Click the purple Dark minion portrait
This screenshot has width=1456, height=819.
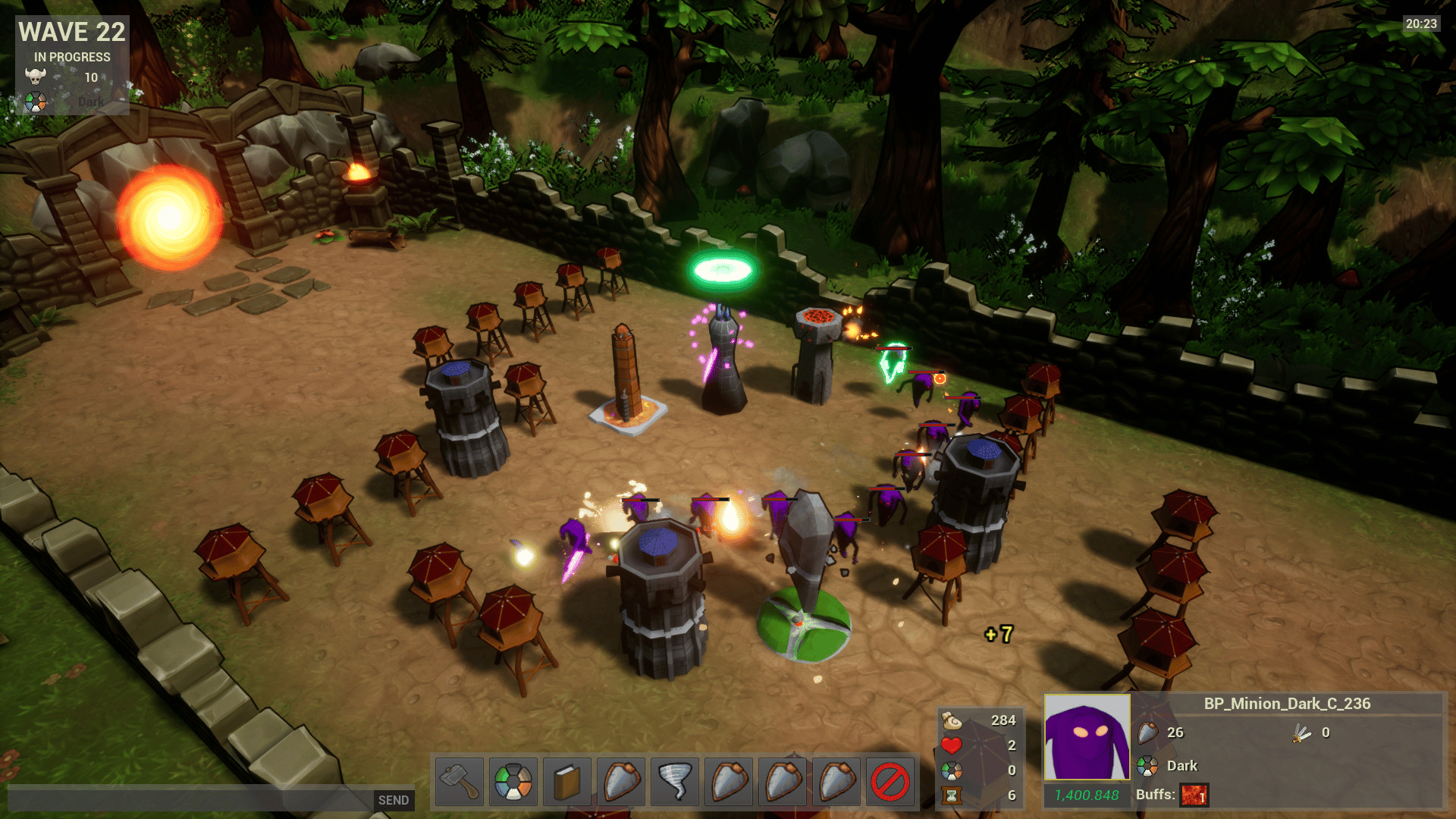1087,737
